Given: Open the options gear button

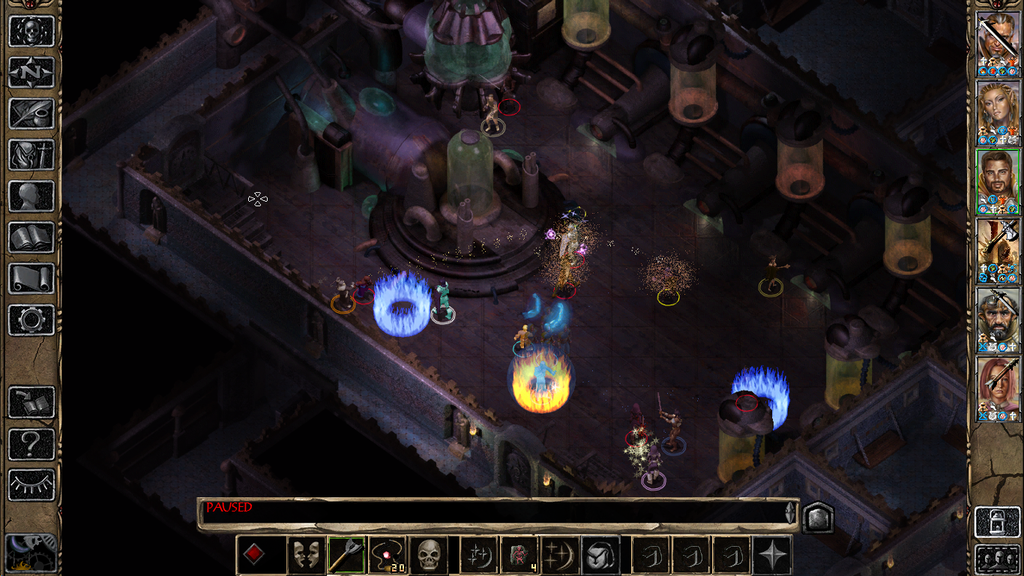Looking at the screenshot, I should (31, 320).
